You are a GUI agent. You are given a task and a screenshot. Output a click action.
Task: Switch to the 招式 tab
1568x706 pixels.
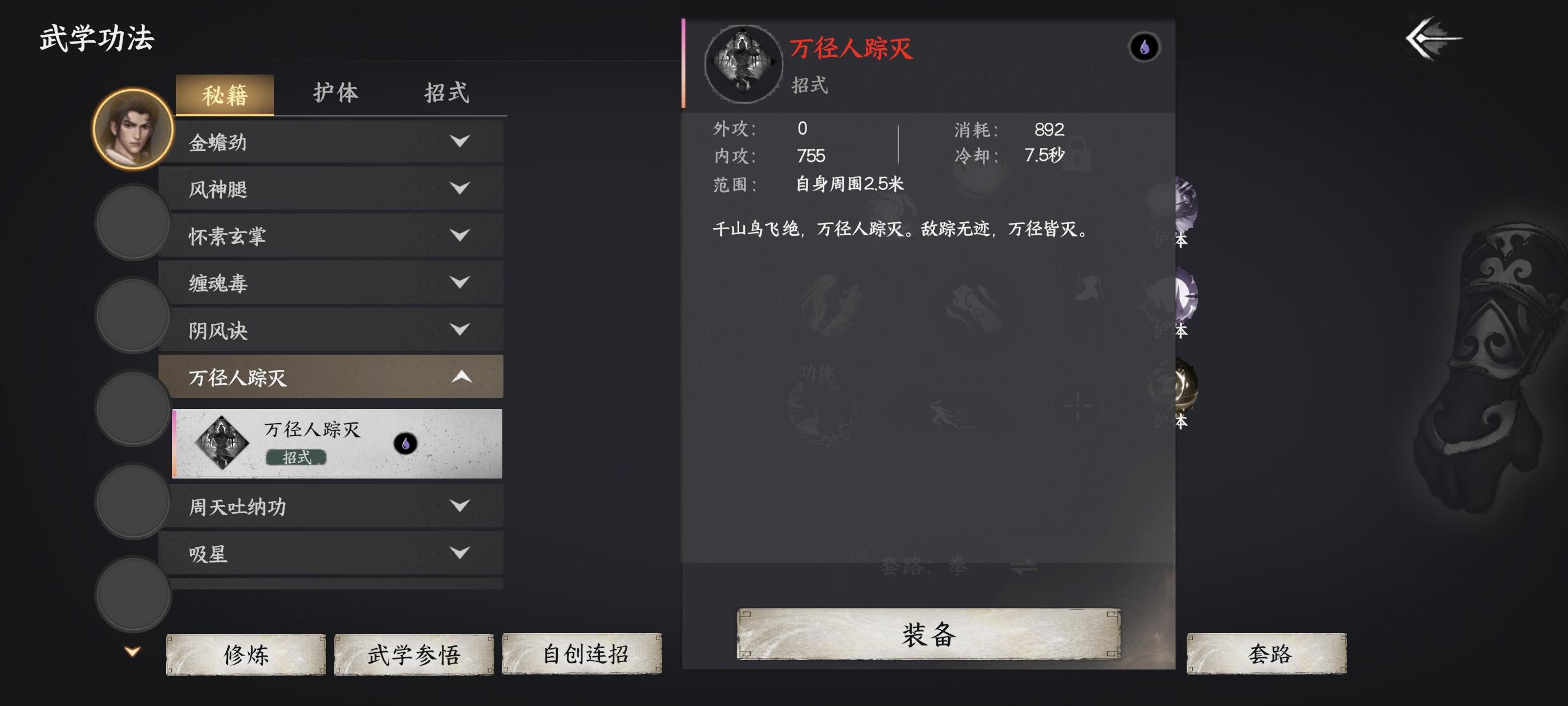[447, 92]
